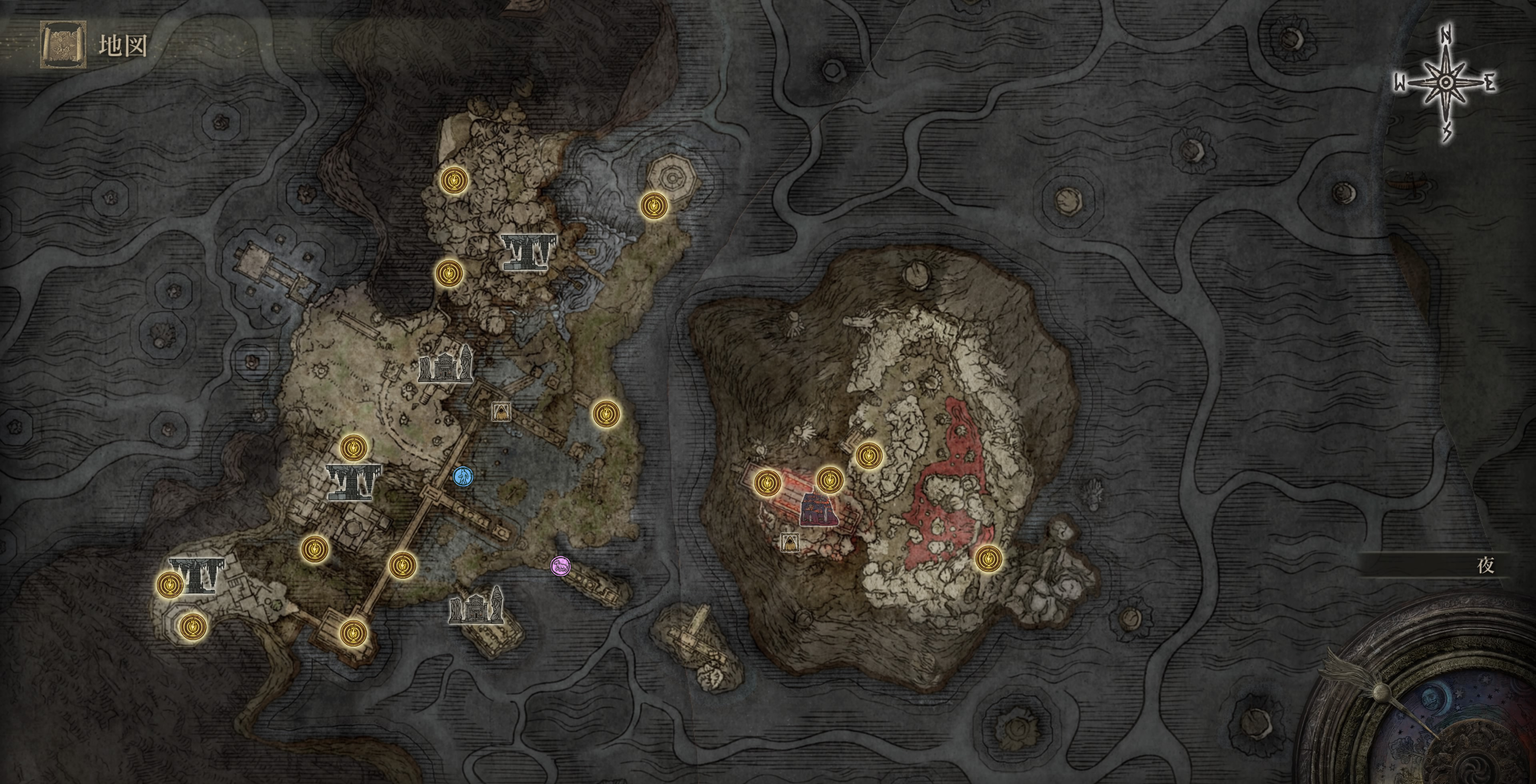This screenshot has width=1536, height=784.
Task: Select the blue player position marker
Action: pyautogui.click(x=463, y=476)
